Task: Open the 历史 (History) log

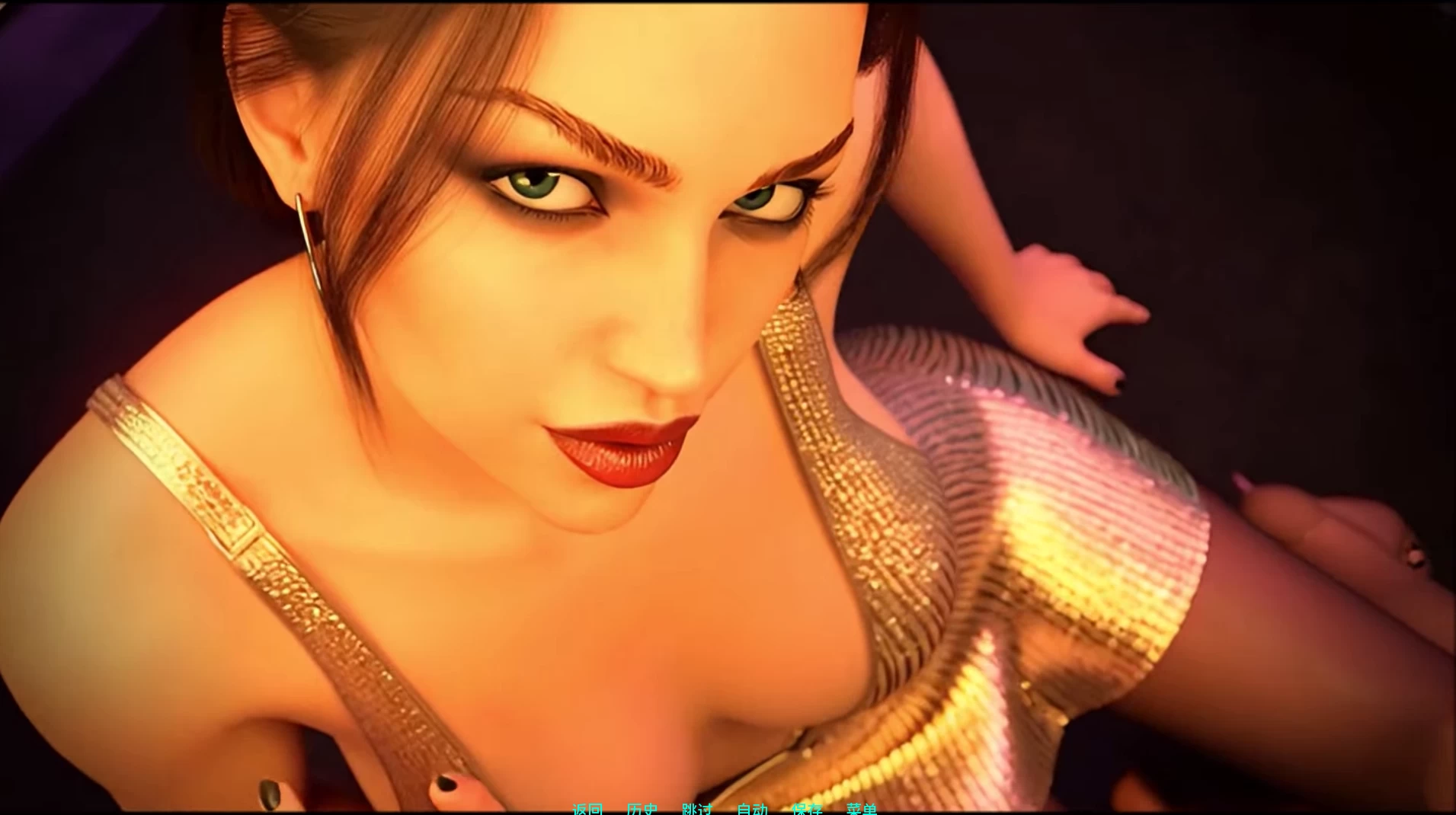Action: (642, 809)
